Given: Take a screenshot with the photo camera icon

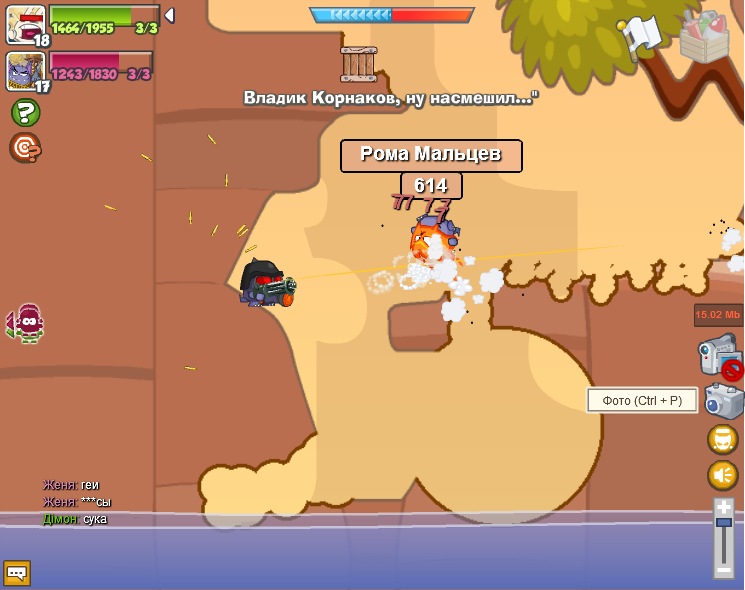Looking at the screenshot, I should point(723,401).
